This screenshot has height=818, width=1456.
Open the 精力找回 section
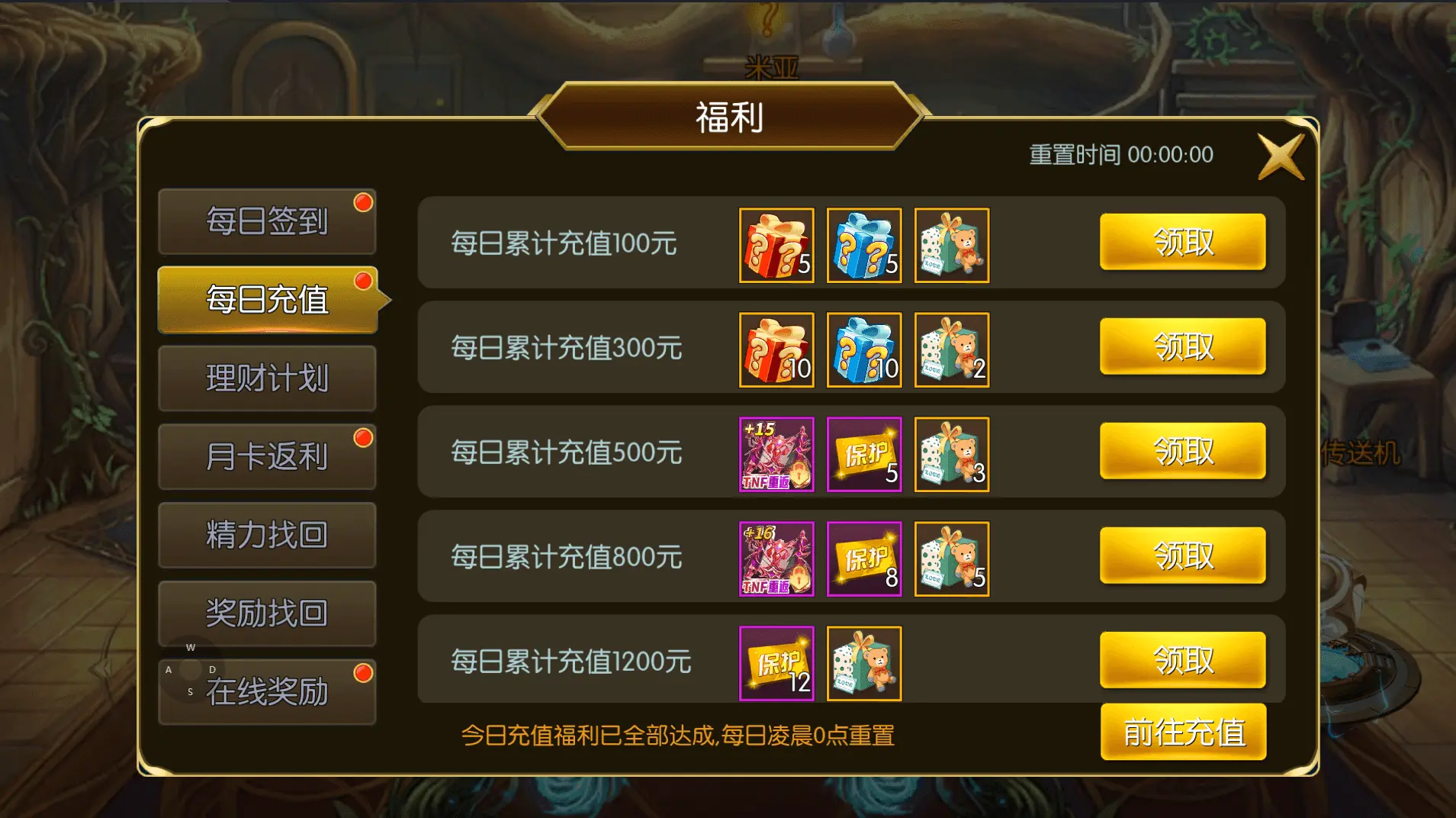click(268, 534)
